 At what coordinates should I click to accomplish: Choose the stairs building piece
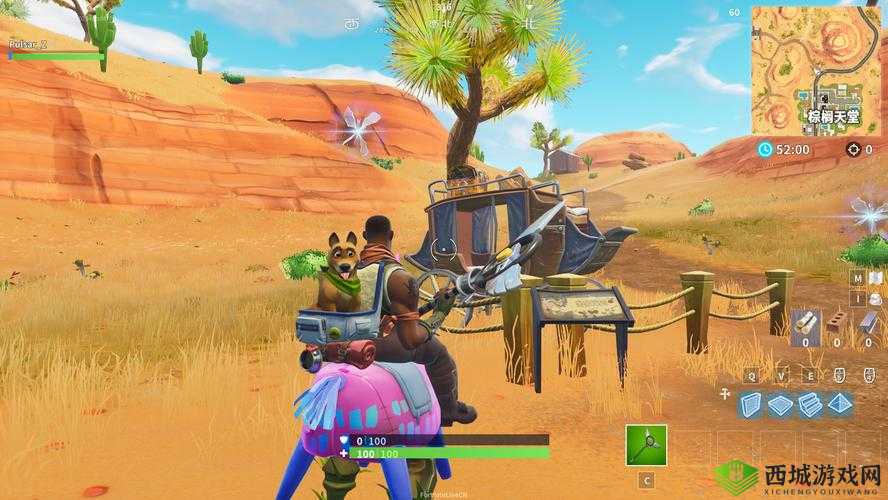[x=809, y=402]
